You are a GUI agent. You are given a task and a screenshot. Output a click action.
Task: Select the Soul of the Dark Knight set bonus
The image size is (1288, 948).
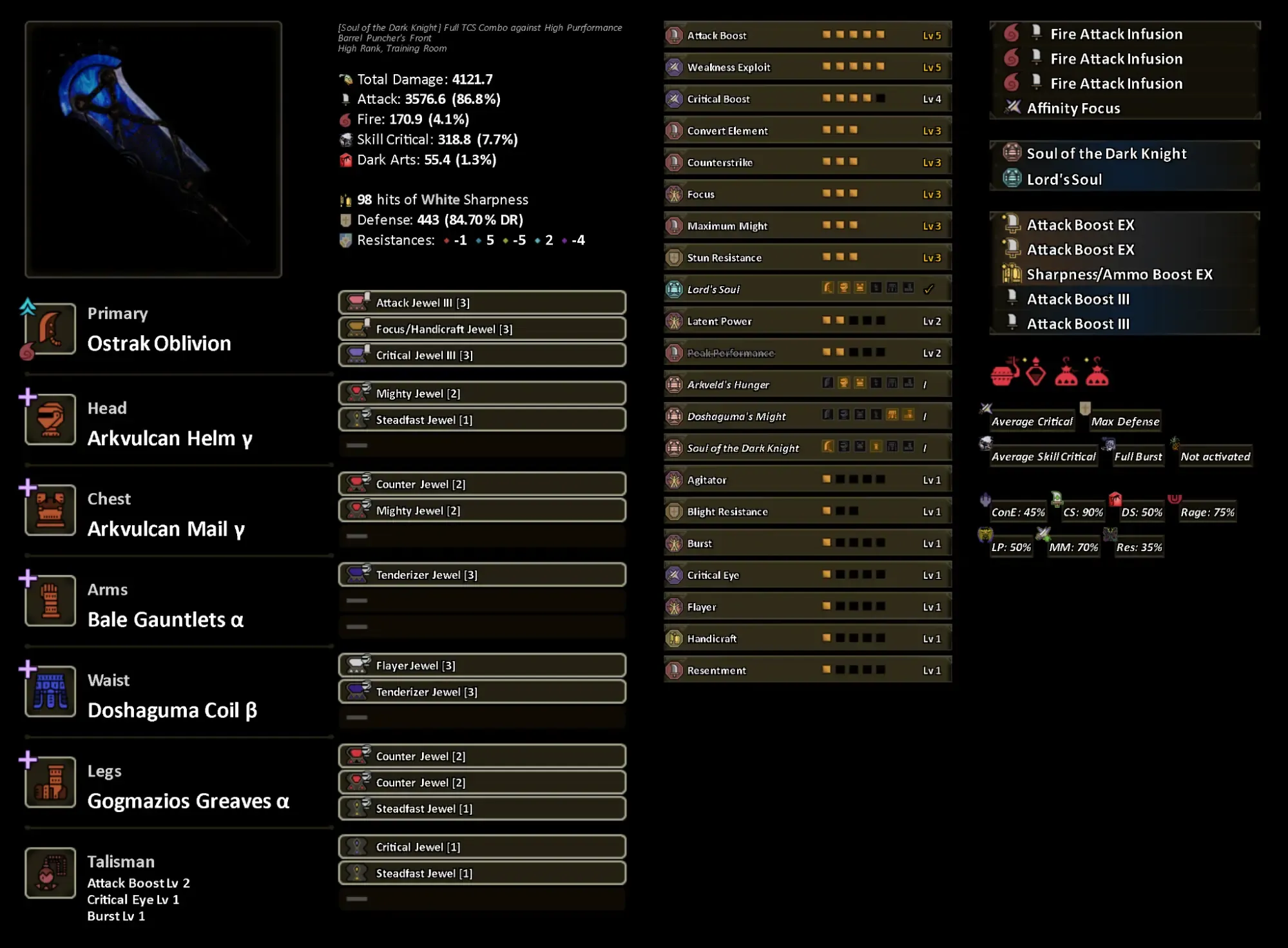pos(1106,153)
